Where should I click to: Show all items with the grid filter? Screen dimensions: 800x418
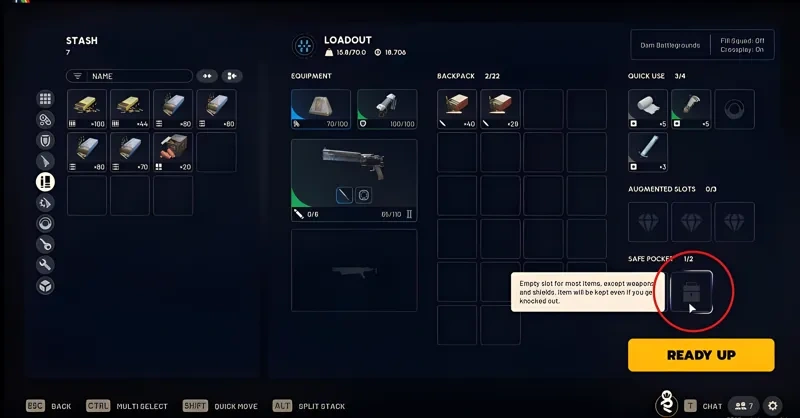pyautogui.click(x=45, y=99)
